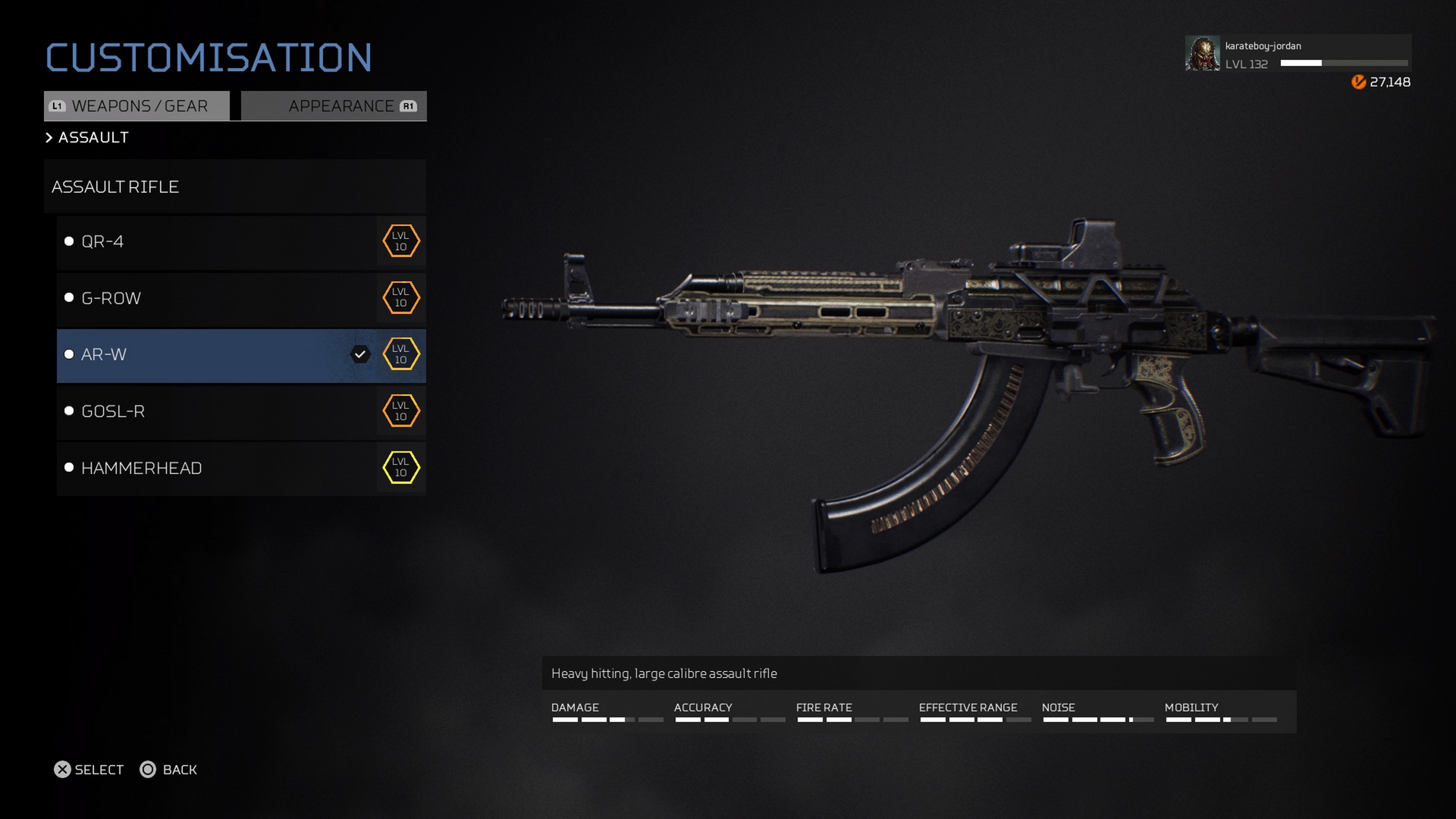Screen dimensions: 1456x819
Task: Switch to the Weapons / Gear tab
Action: pyautogui.click(x=137, y=106)
